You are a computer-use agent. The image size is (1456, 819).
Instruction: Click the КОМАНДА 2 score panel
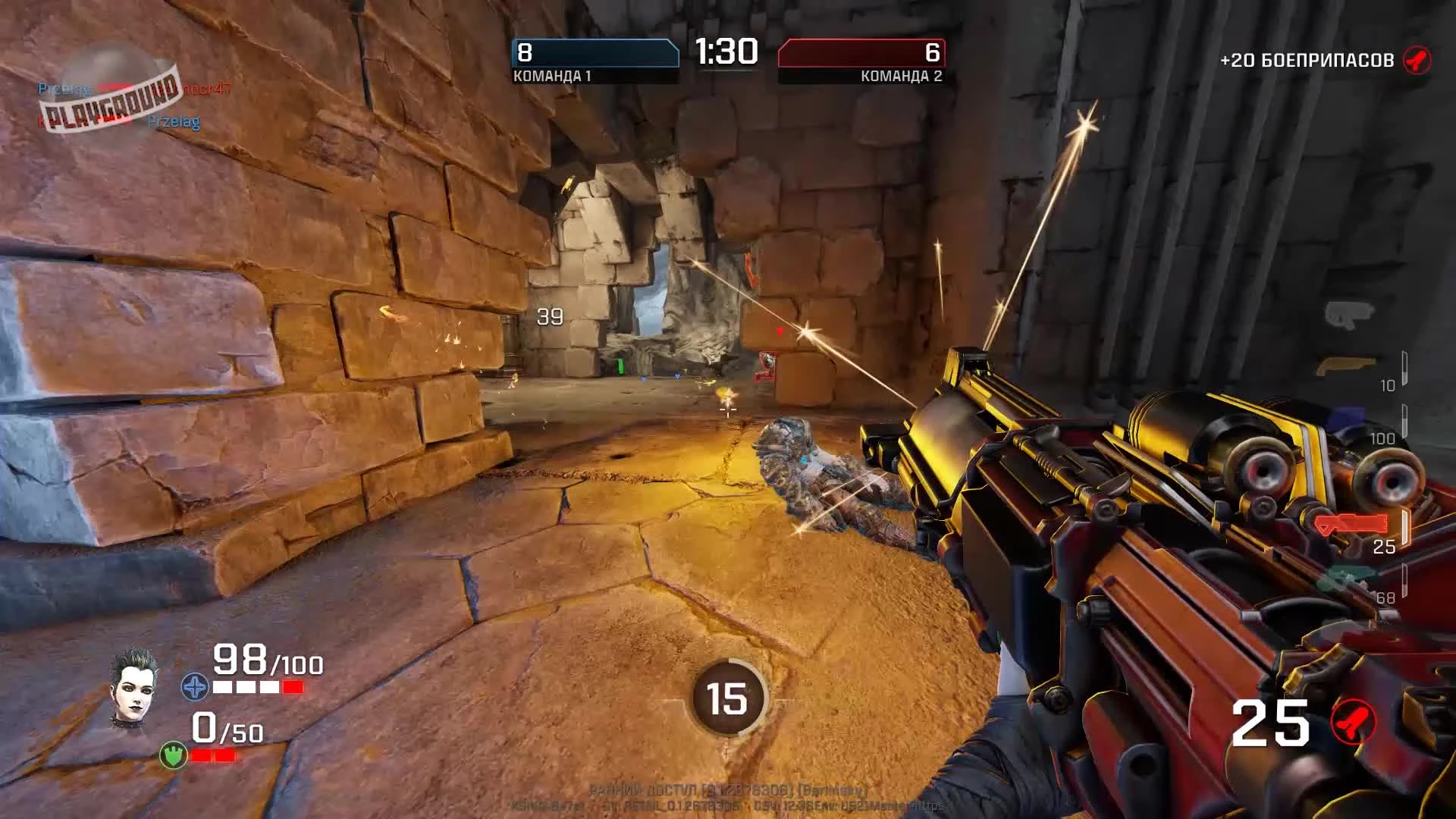(x=861, y=57)
